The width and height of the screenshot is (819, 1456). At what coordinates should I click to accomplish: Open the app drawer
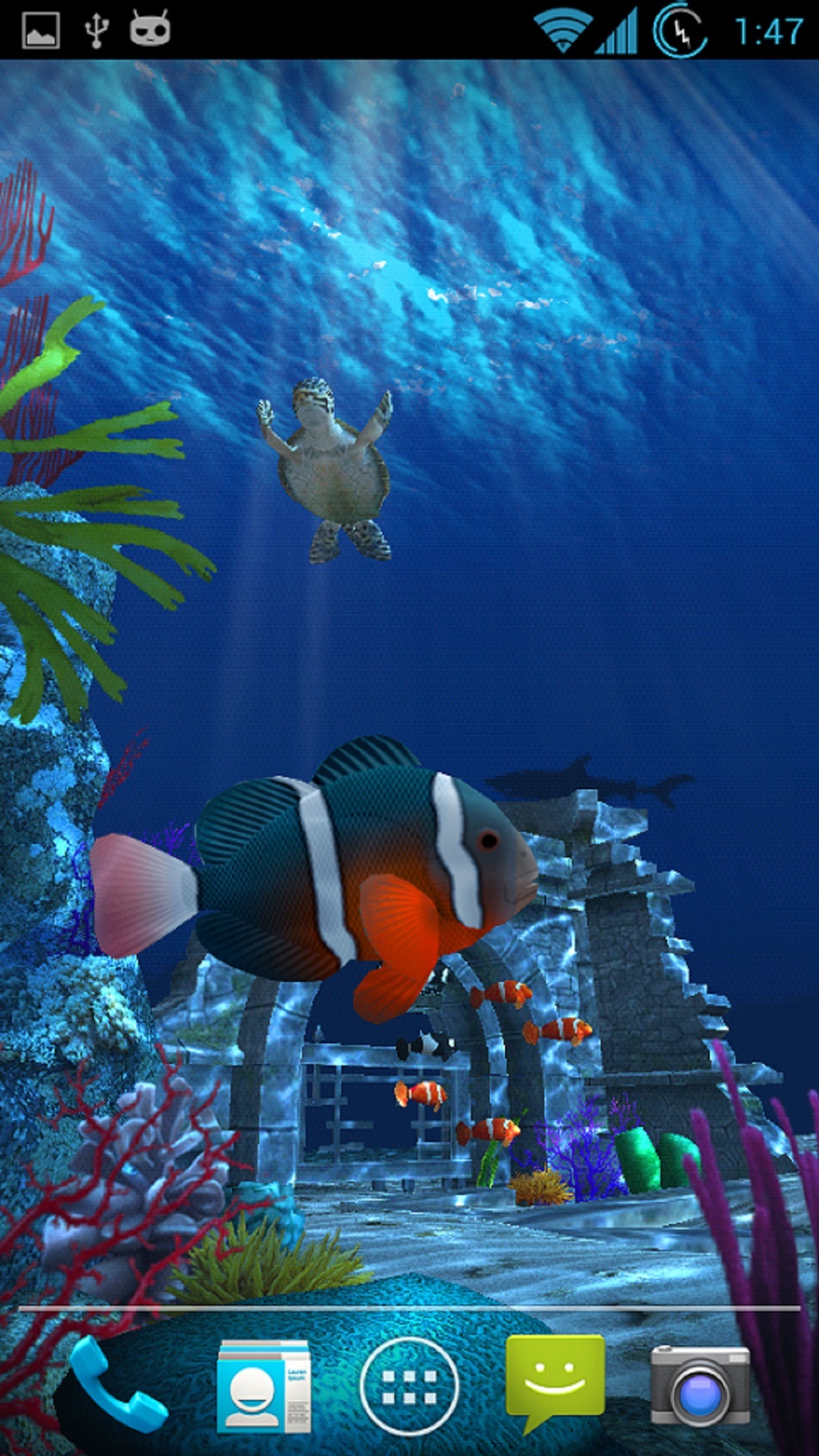(x=409, y=1386)
